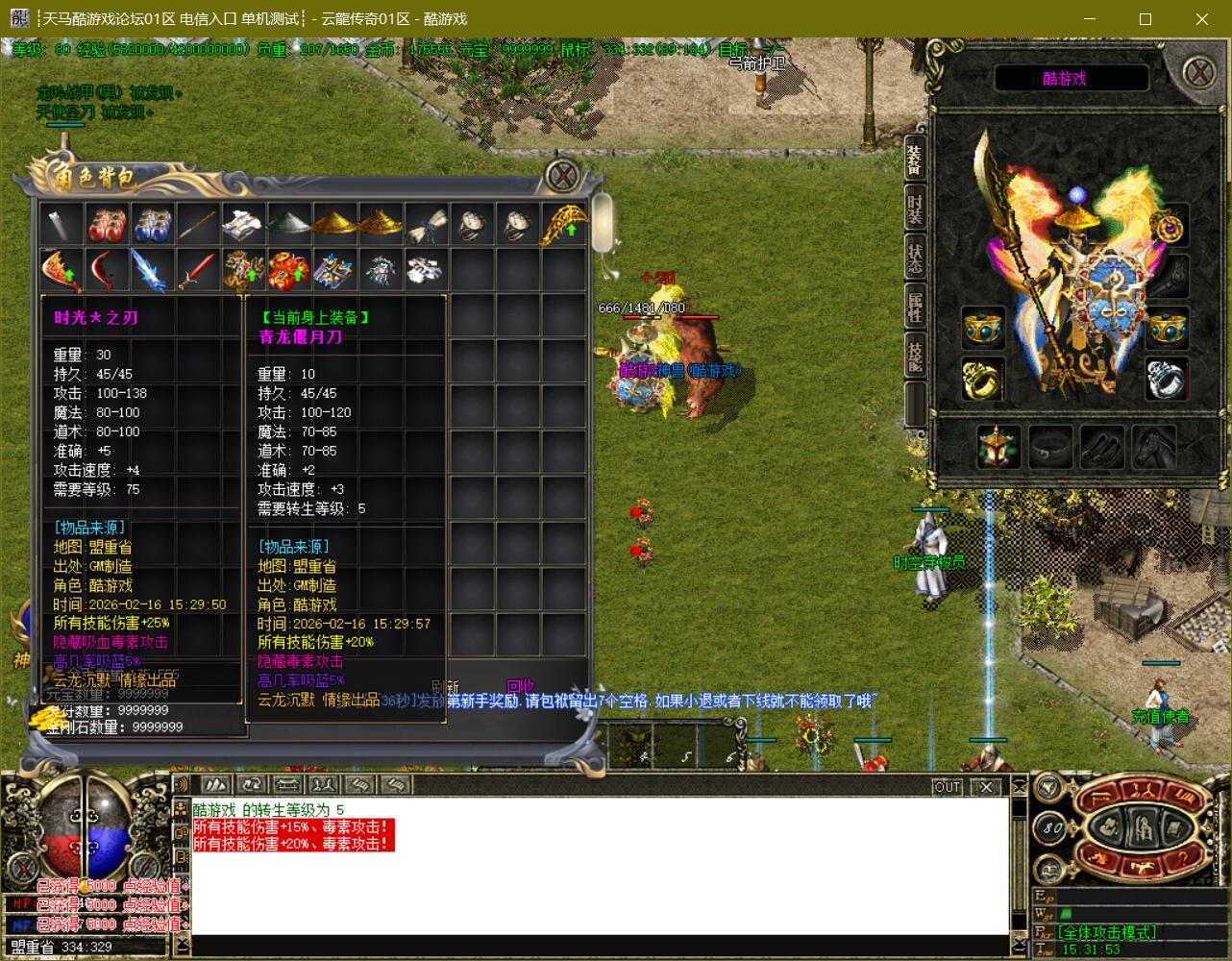Select the red potion bundle slot
This screenshot has width=1232, height=961.
(108, 225)
